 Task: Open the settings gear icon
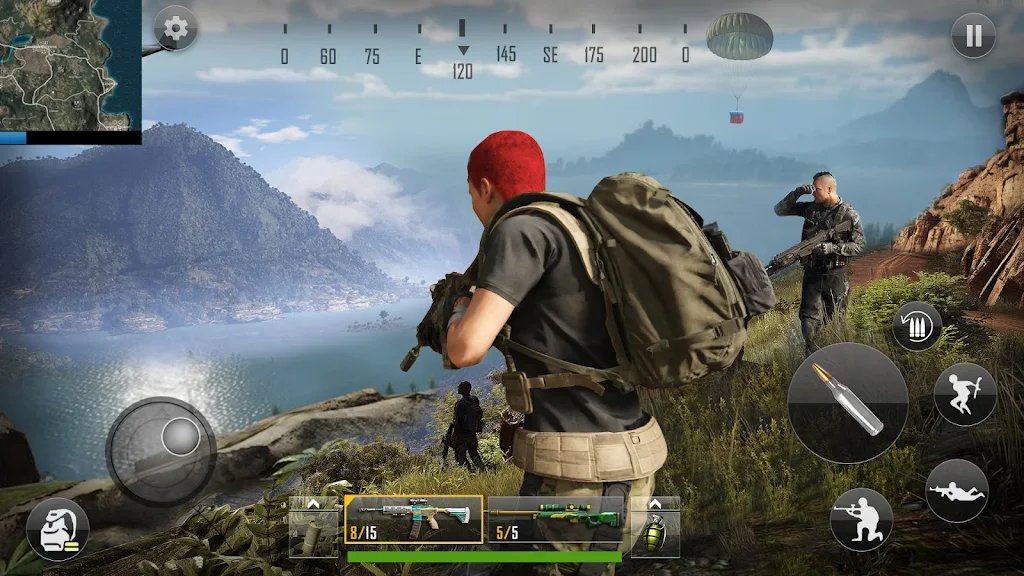[175, 28]
